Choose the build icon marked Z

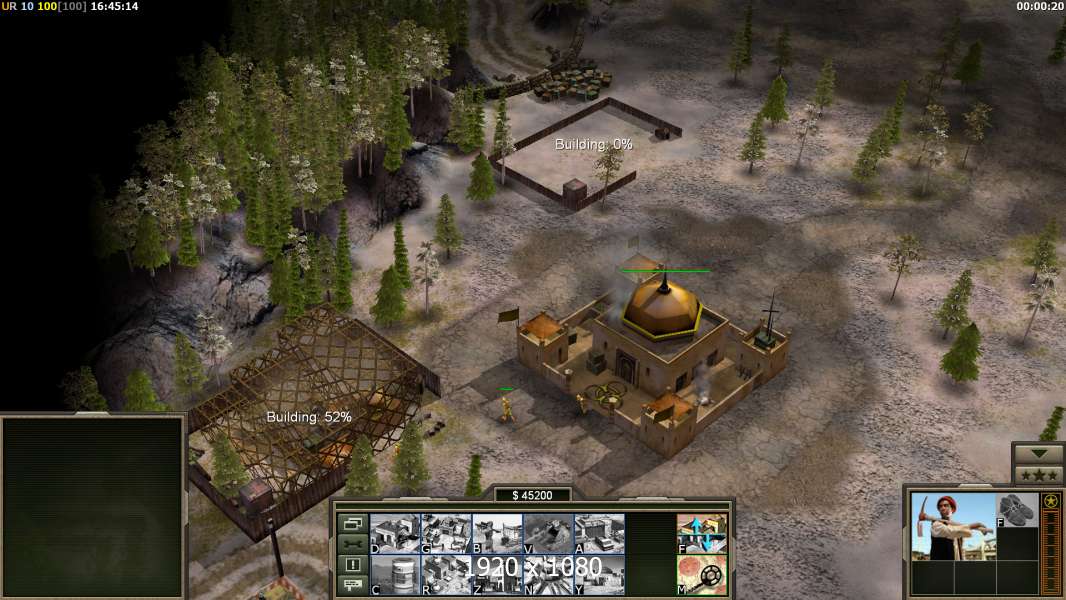[x=497, y=574]
